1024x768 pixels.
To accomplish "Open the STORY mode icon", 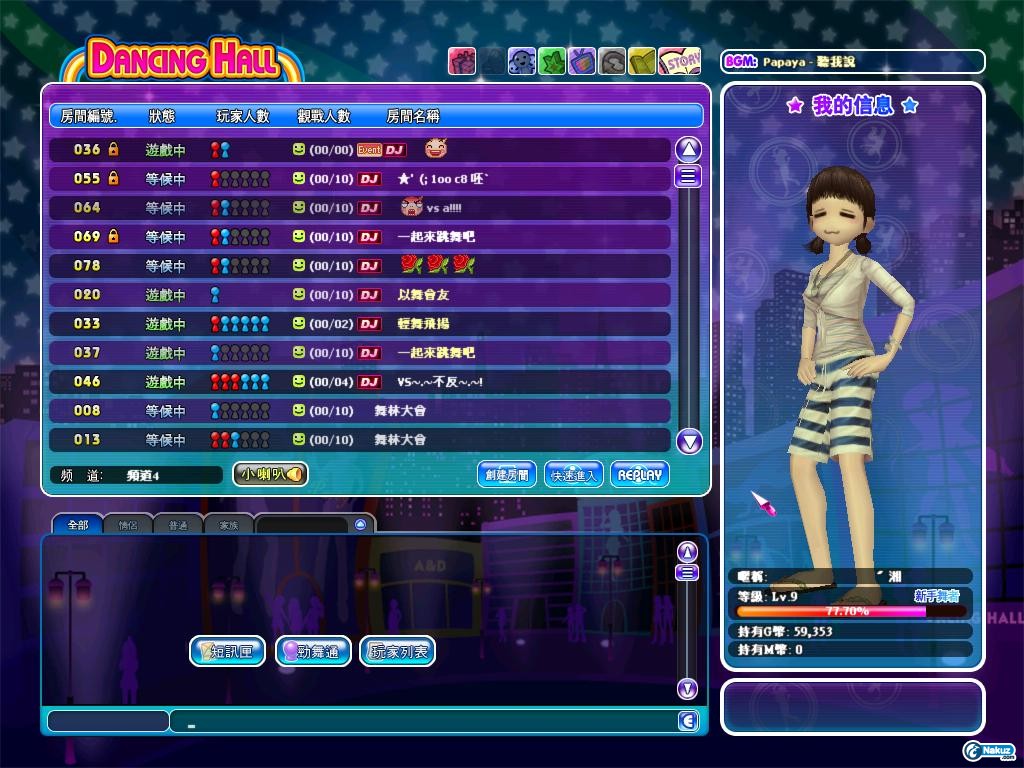I will tap(679, 62).
